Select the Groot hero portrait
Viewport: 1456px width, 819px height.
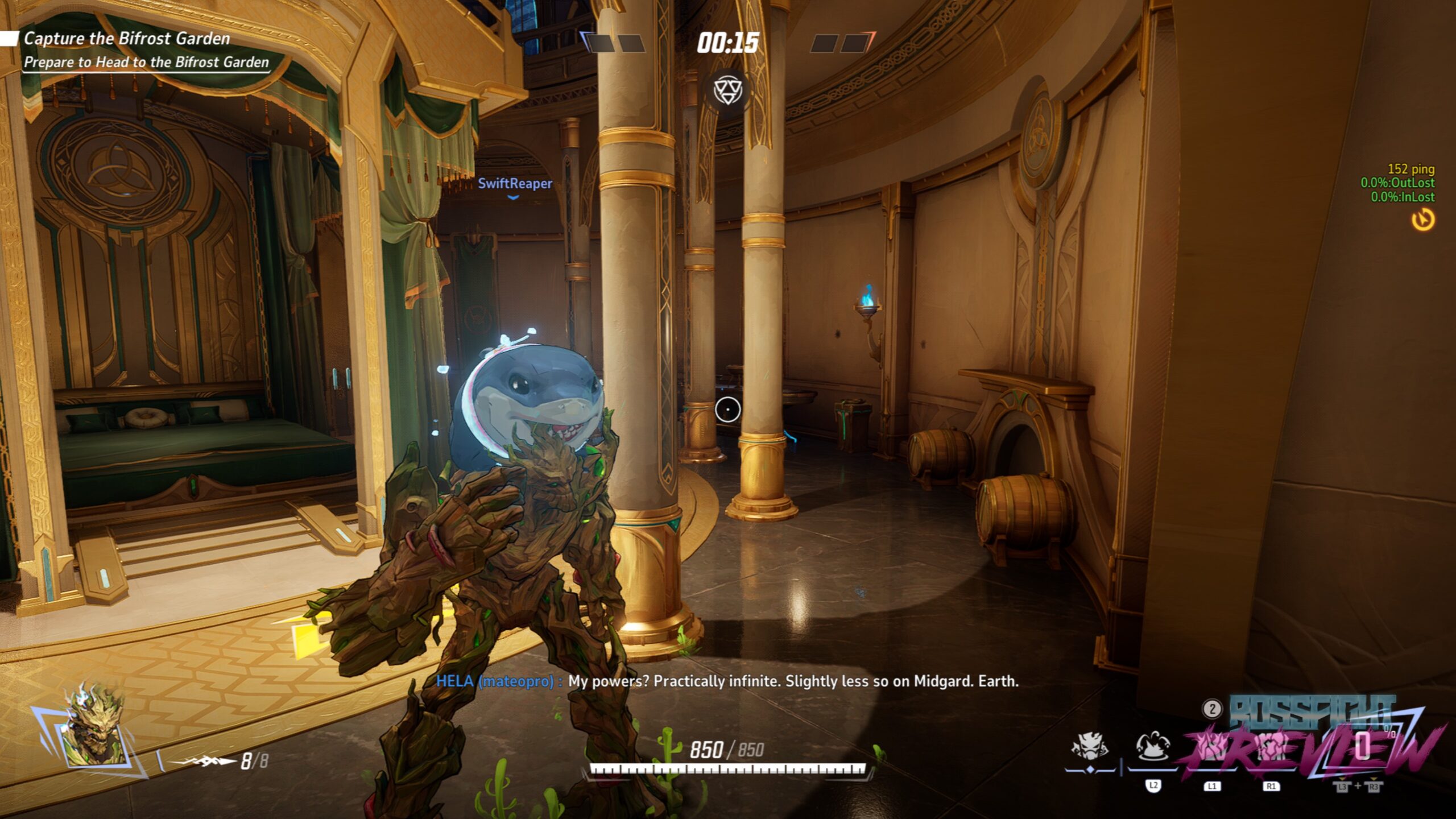96,727
